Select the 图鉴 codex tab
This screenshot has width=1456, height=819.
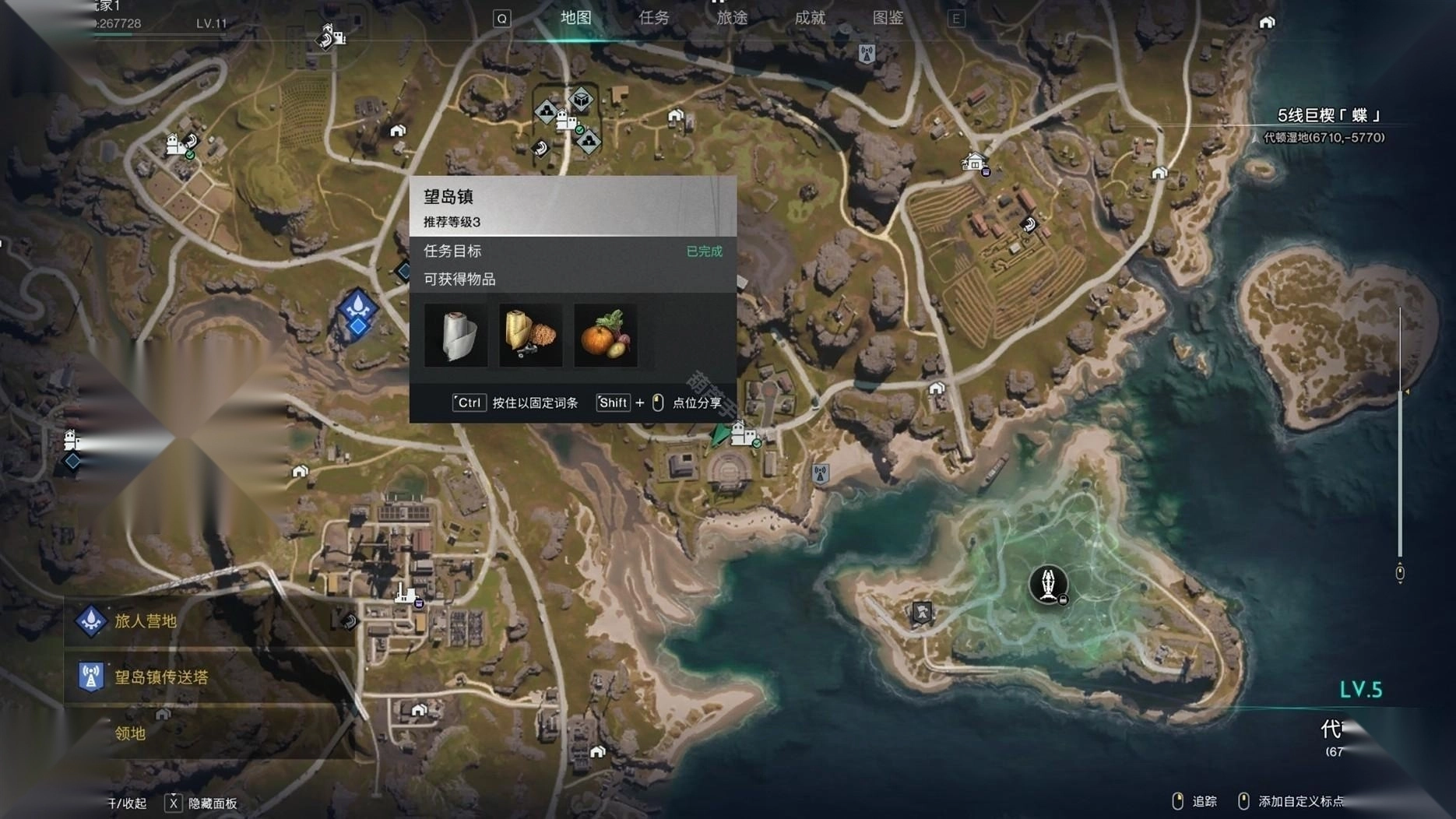click(888, 18)
